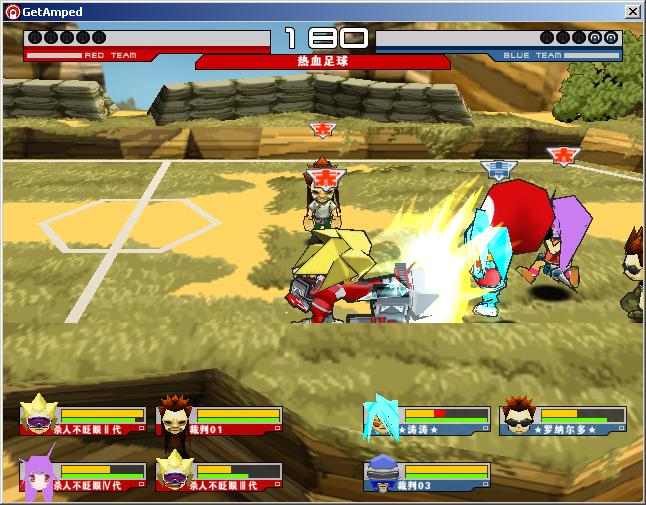Screen dimensions: 646x505
Task: Click the 杀人不眨眼Ⅲ代 player panel
Action: point(219,475)
